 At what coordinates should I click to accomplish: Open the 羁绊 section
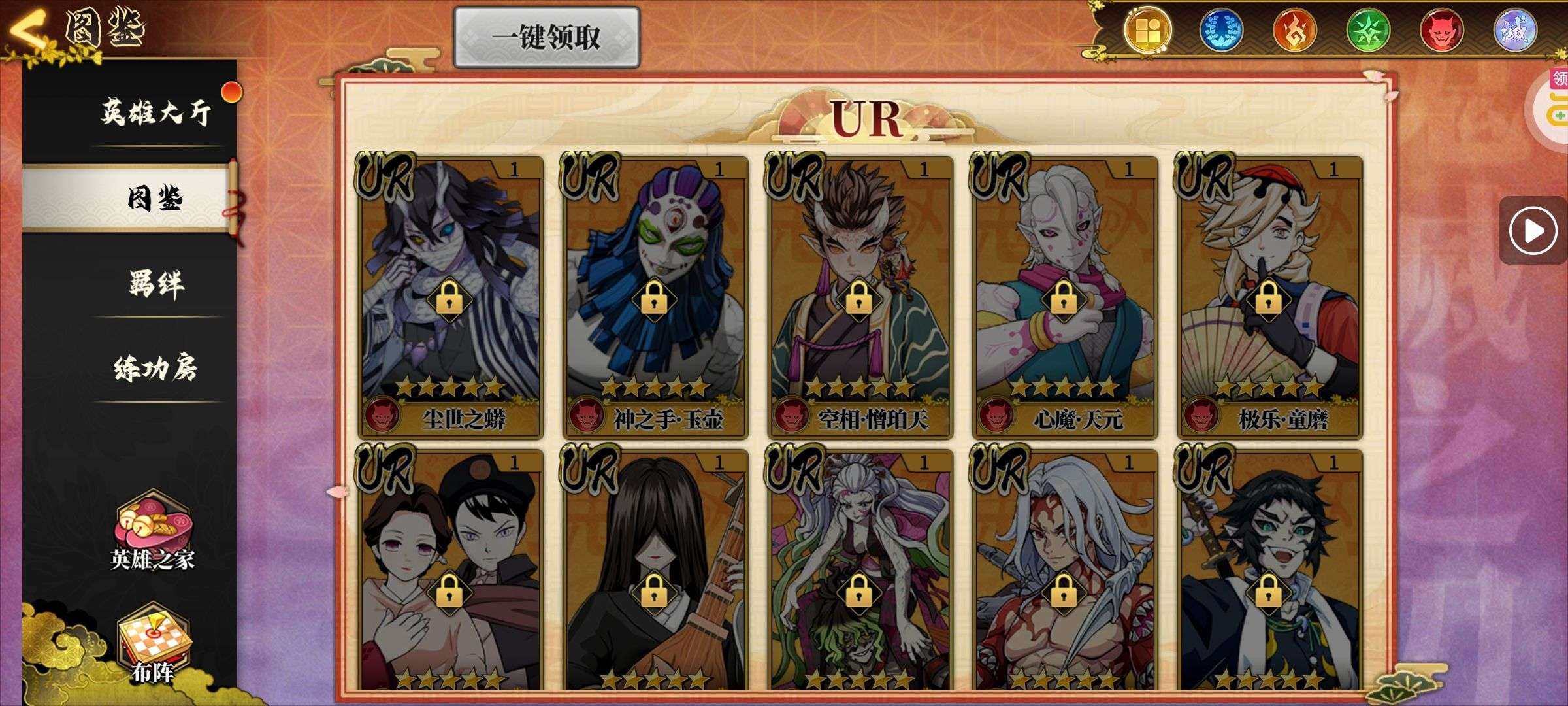click(155, 284)
